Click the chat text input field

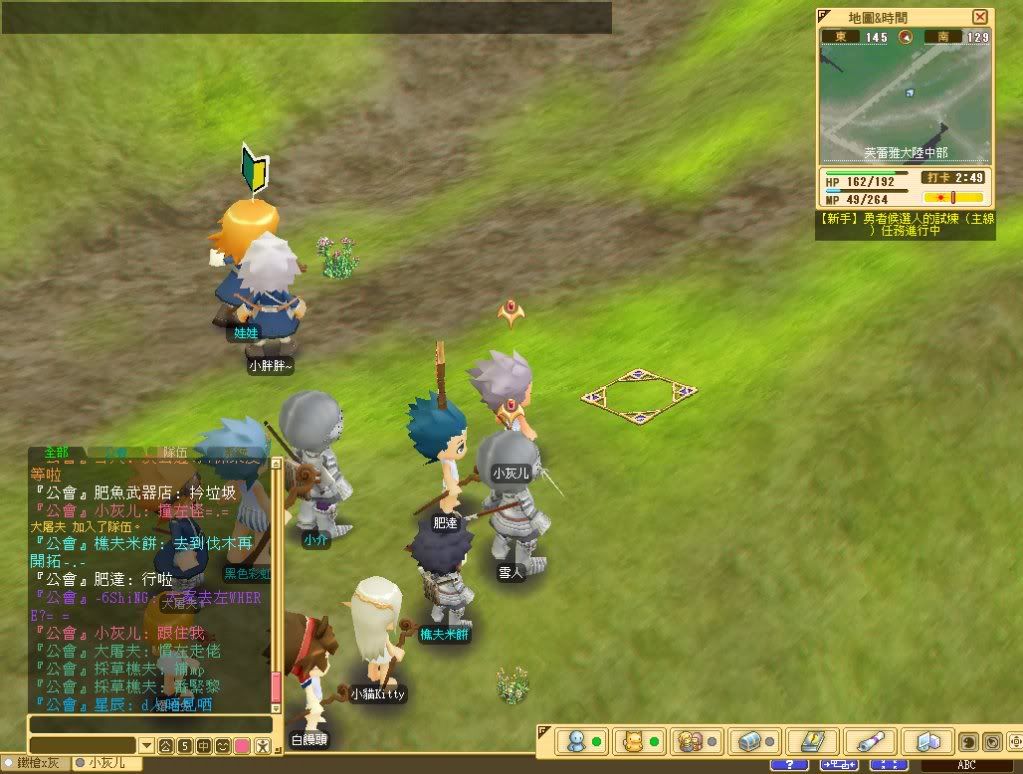(150, 725)
